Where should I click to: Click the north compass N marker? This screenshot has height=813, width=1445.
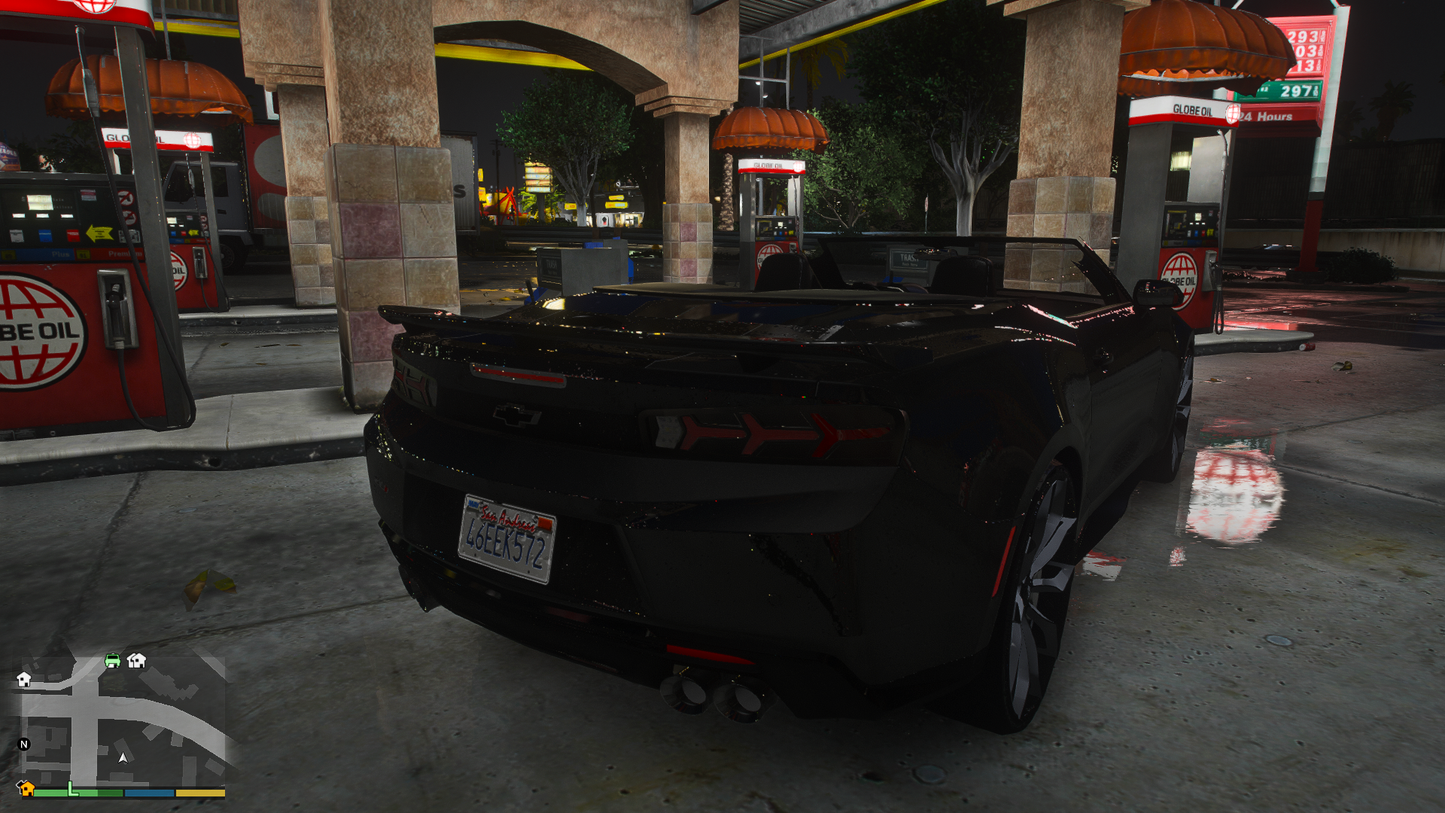pyautogui.click(x=24, y=744)
